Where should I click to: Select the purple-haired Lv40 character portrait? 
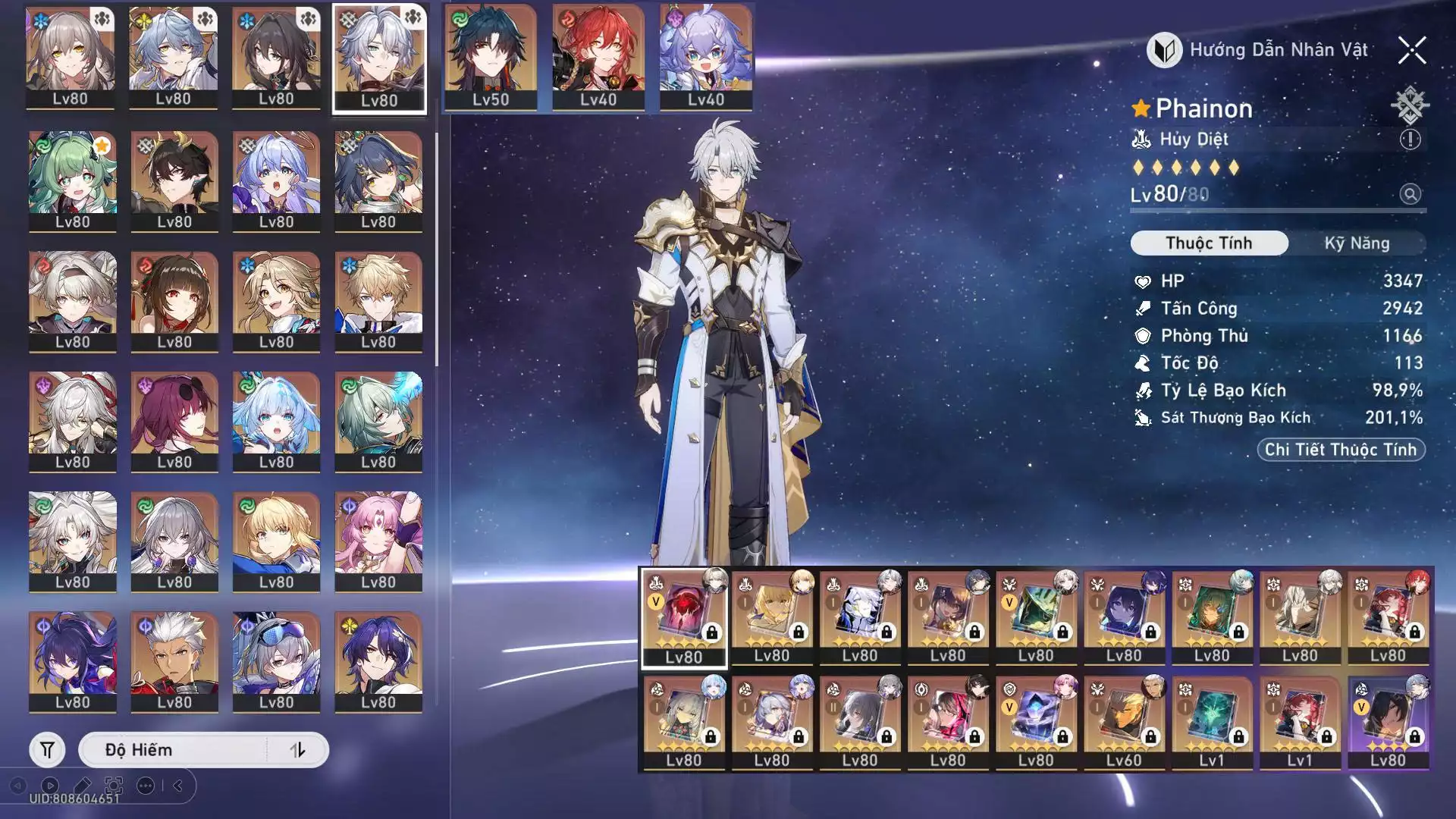point(706,58)
